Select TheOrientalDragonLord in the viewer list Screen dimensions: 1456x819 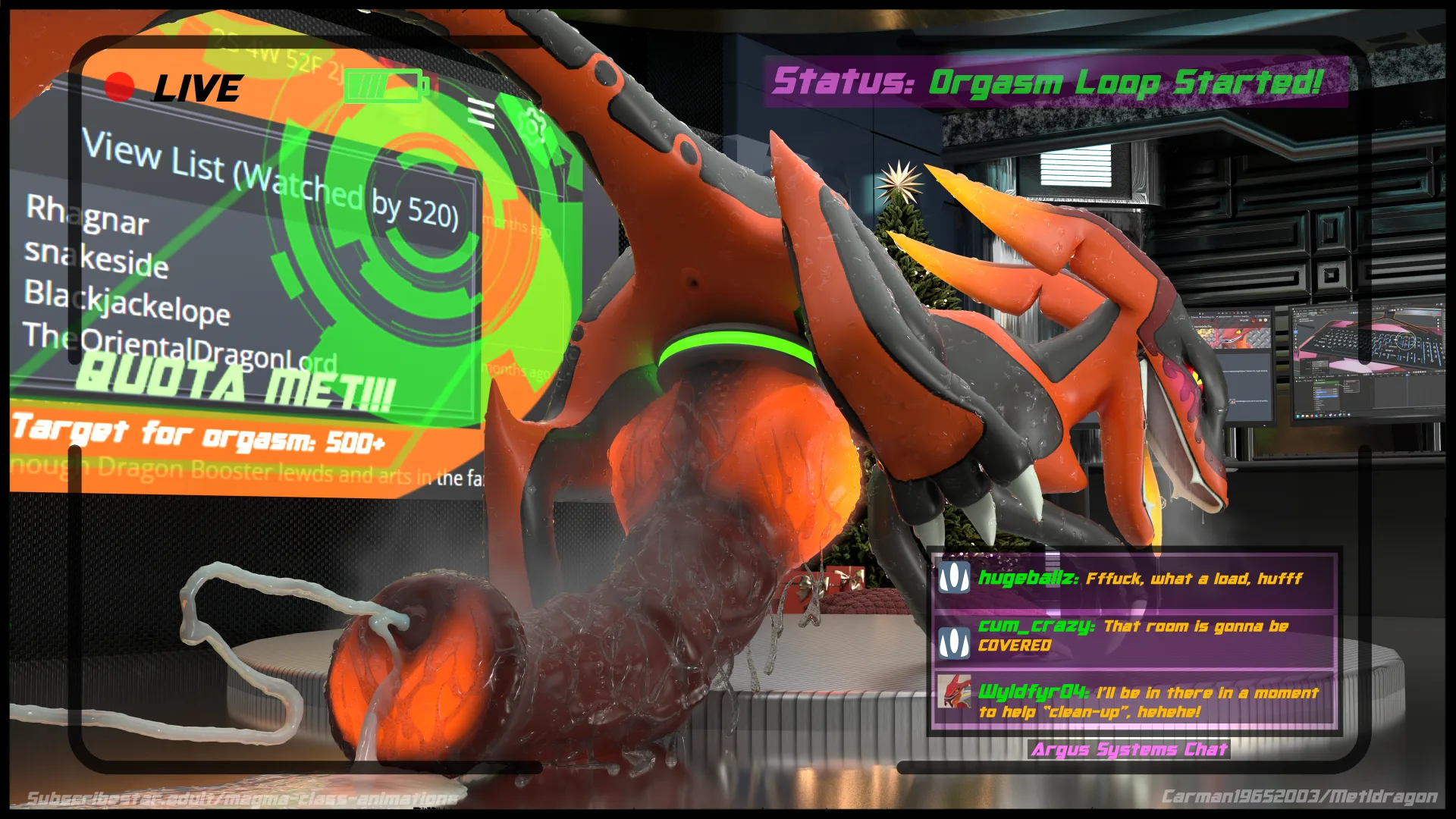pos(179,347)
